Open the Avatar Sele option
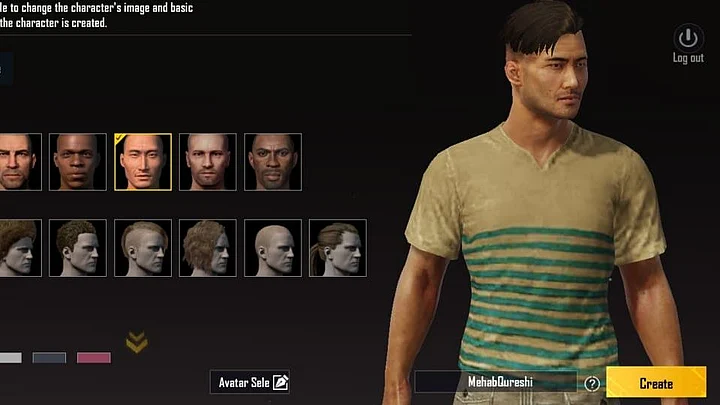This screenshot has width=720, height=405. (250, 382)
